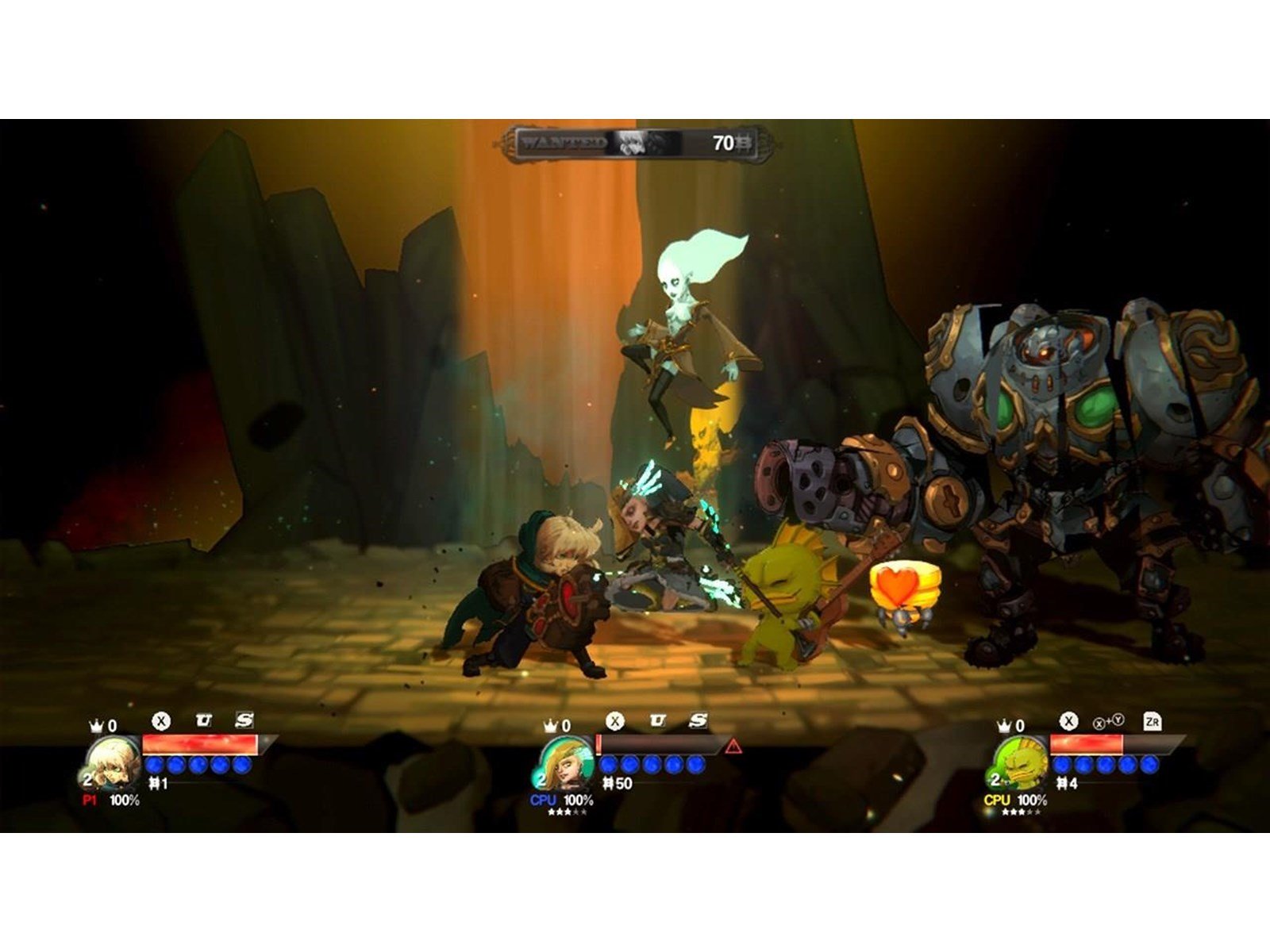Click P1's 100% readiness label
The width and height of the screenshot is (1270, 952).
pos(125,799)
